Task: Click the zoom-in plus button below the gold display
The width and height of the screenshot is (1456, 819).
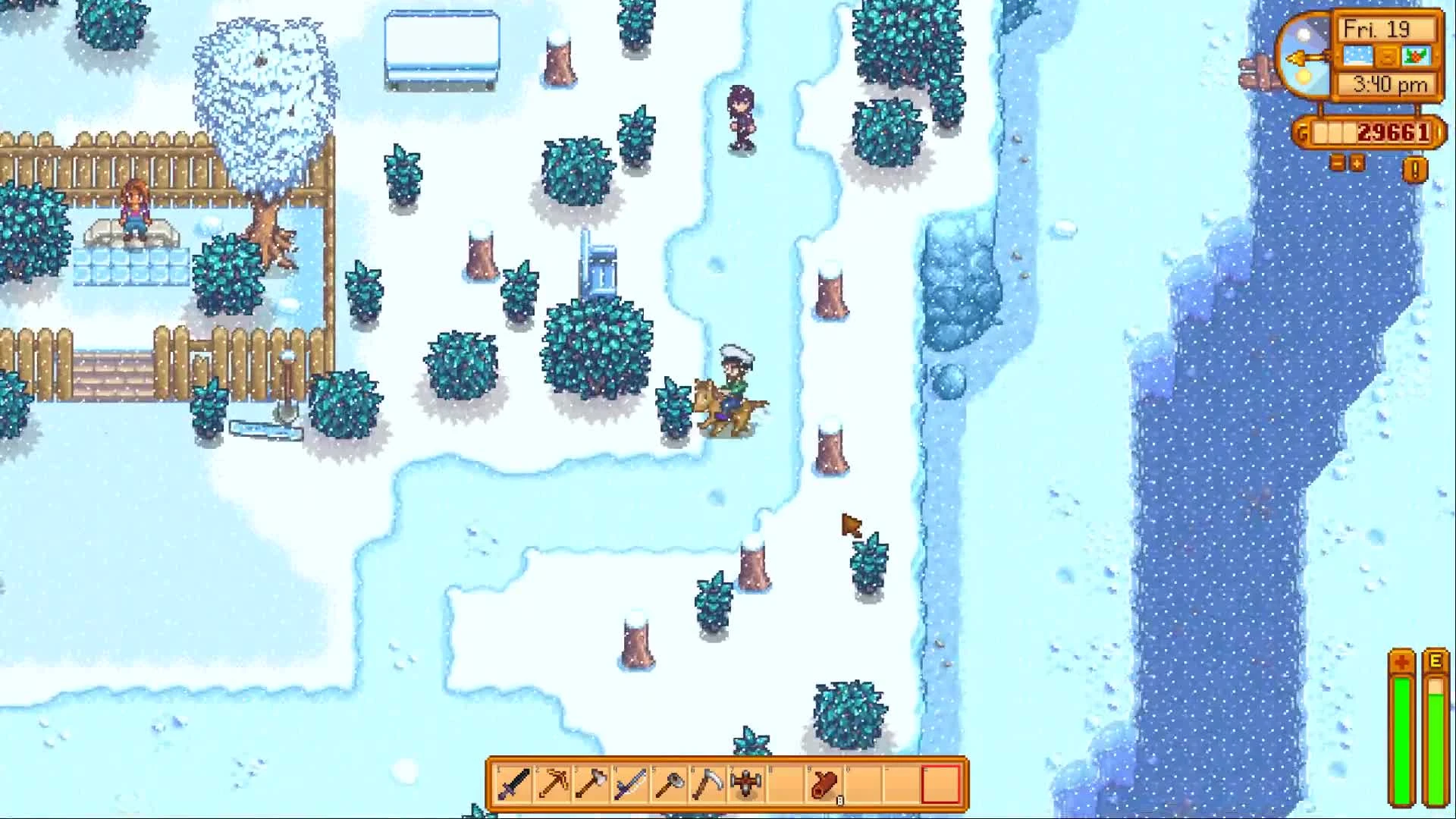Action: click(x=1357, y=165)
